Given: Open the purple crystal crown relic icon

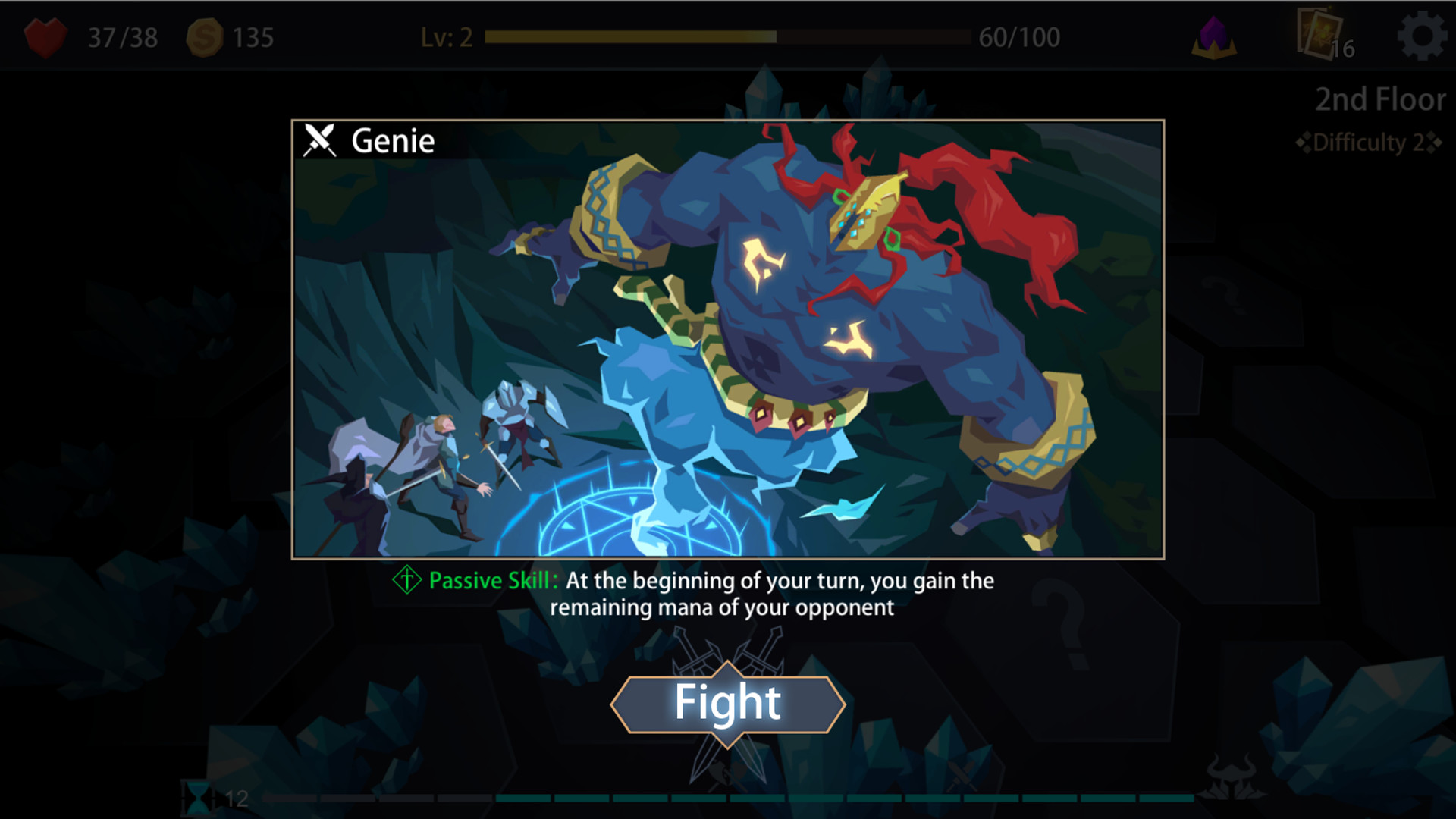Looking at the screenshot, I should (x=1216, y=36).
